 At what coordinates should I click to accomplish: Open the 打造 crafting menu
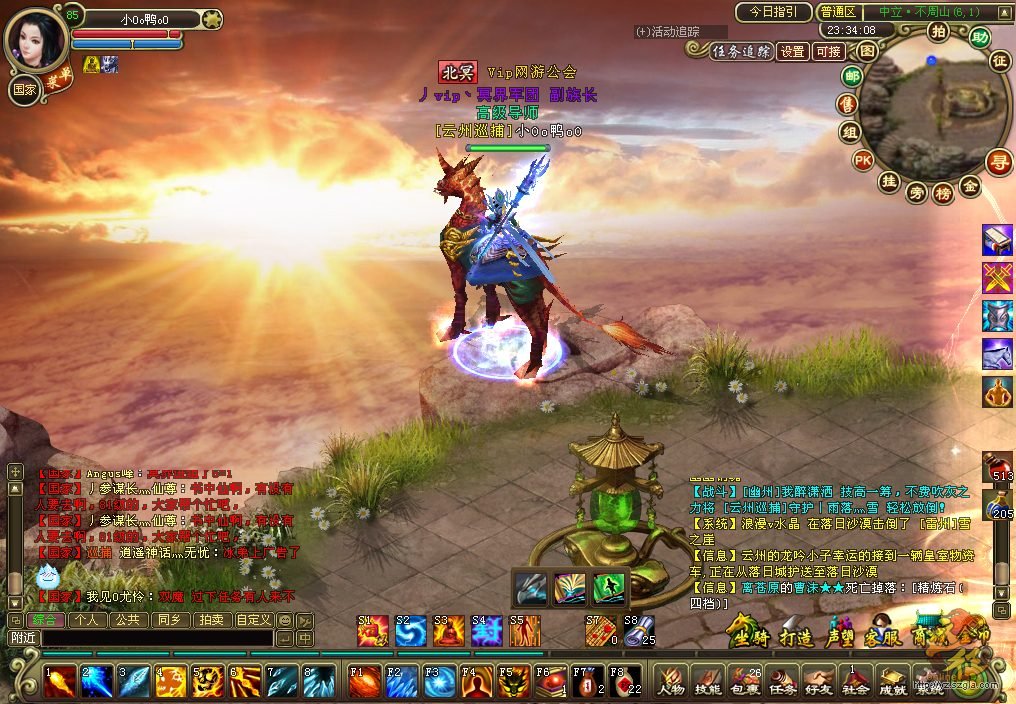[797, 636]
